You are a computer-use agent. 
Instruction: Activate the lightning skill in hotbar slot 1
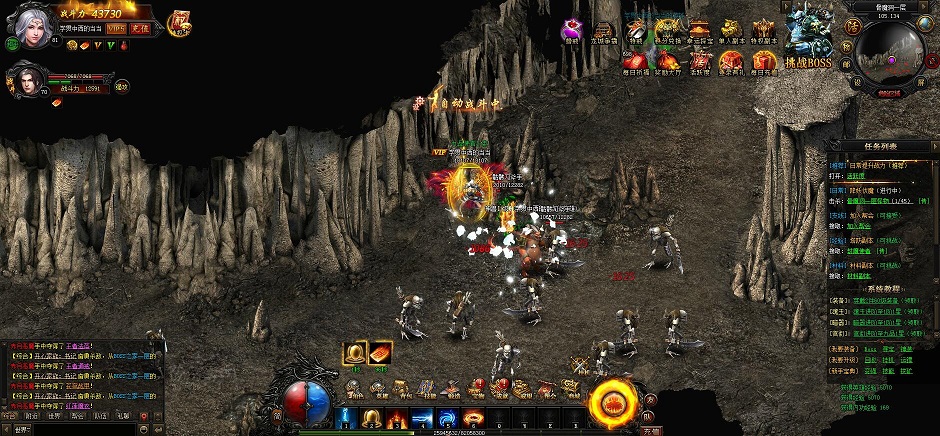[346, 417]
